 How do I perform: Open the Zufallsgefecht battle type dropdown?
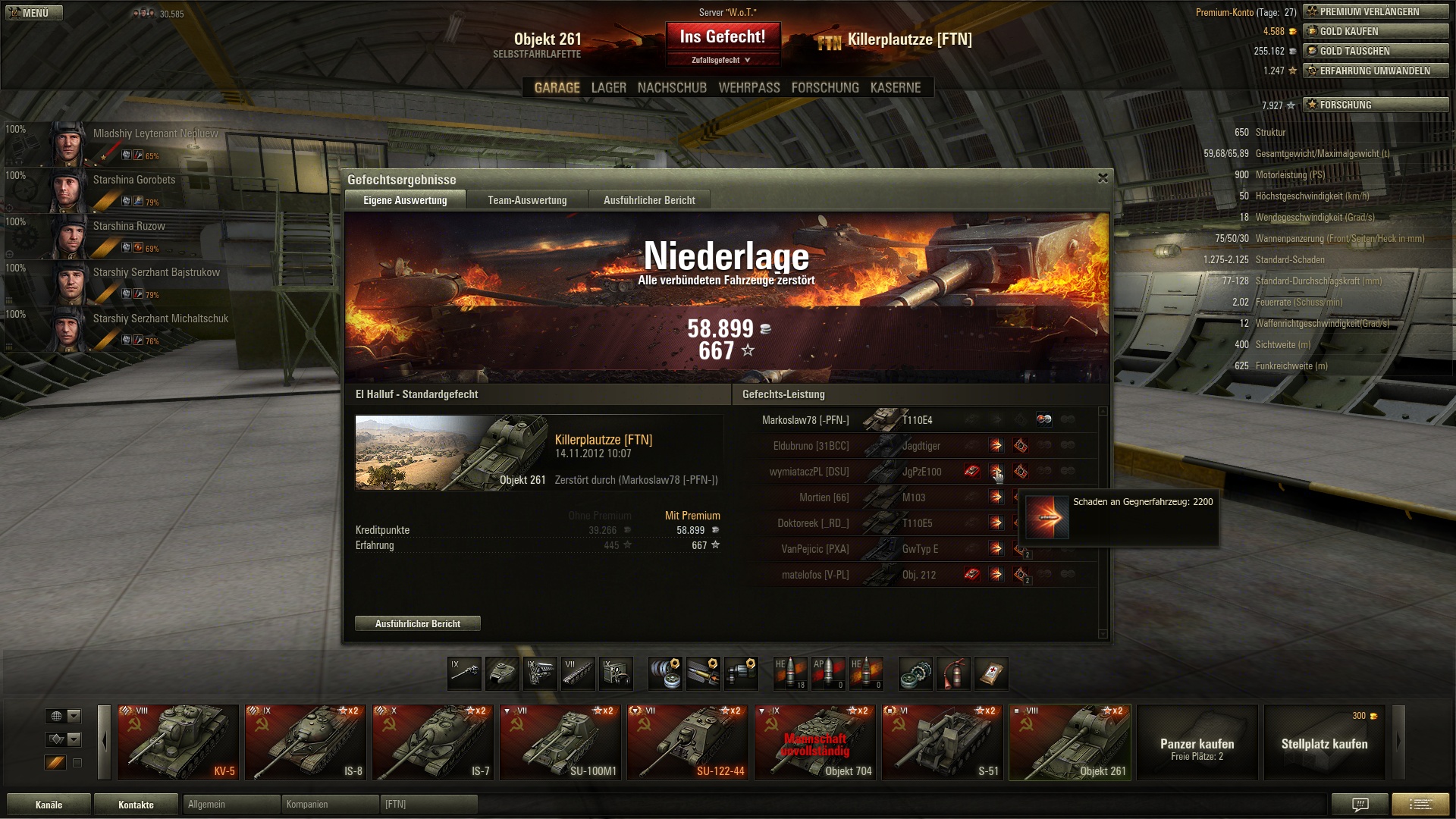[721, 60]
